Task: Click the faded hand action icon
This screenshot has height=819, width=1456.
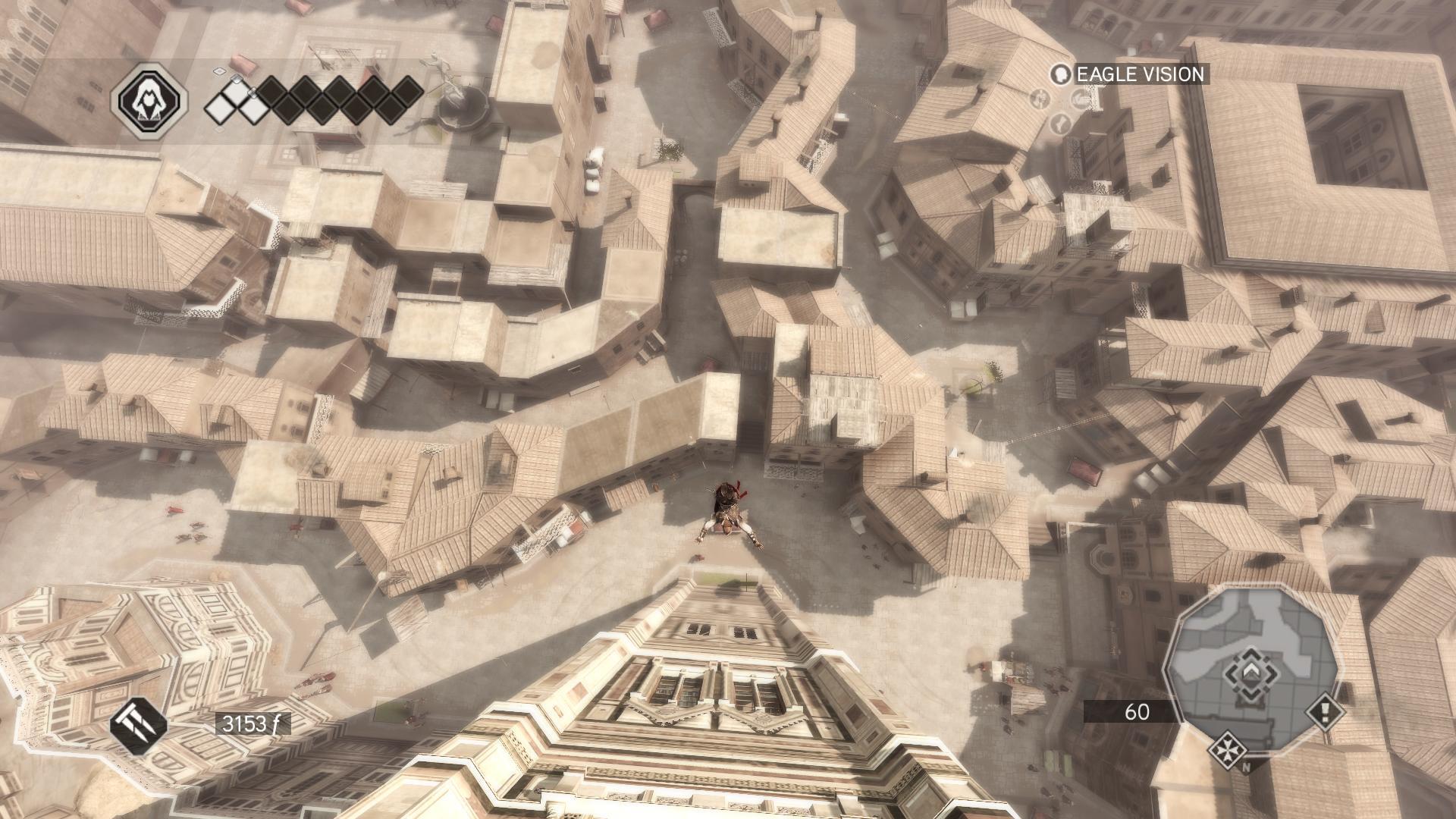Action: (1080, 99)
